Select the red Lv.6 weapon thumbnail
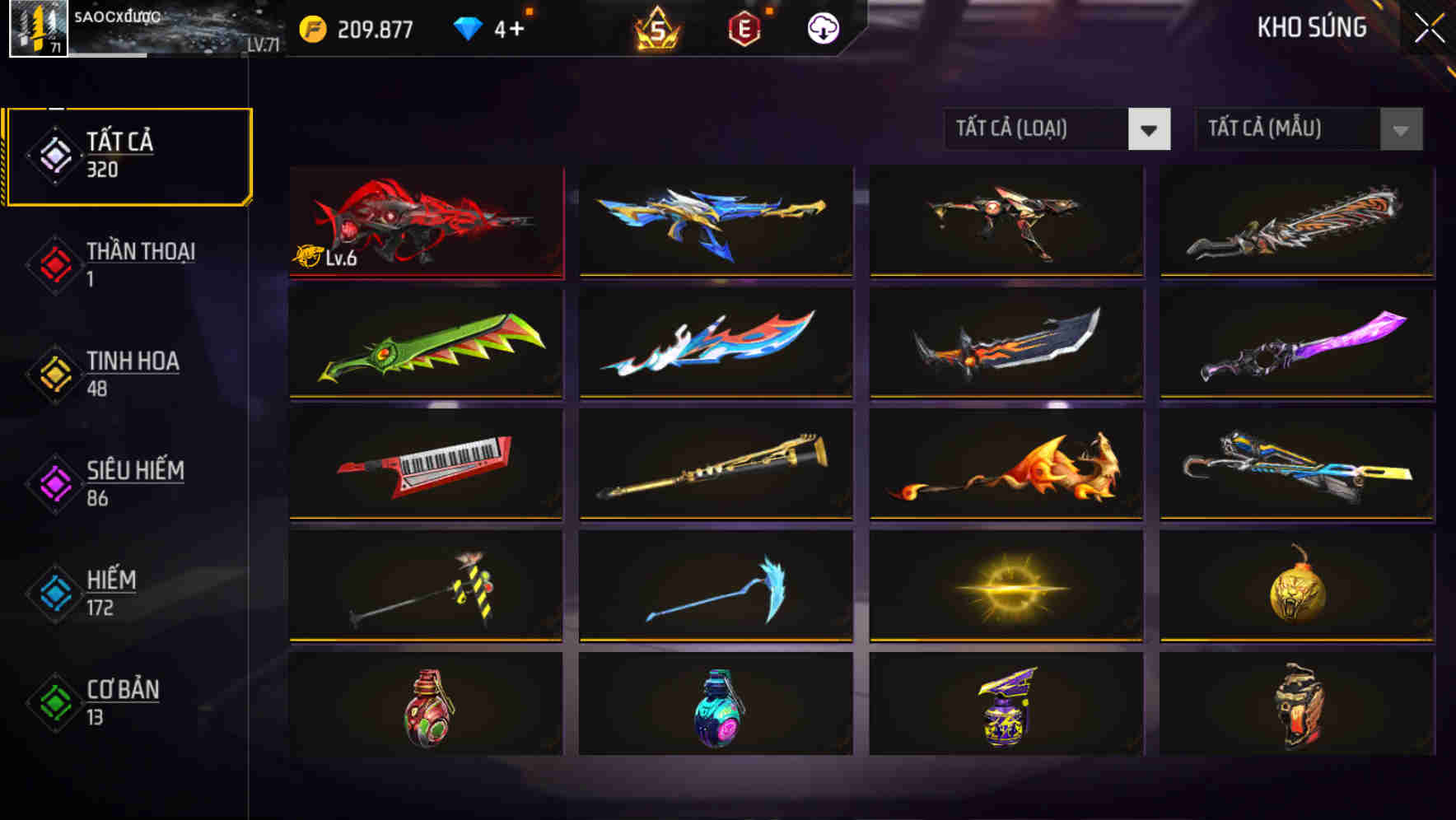This screenshot has height=820, width=1456. coord(425,222)
